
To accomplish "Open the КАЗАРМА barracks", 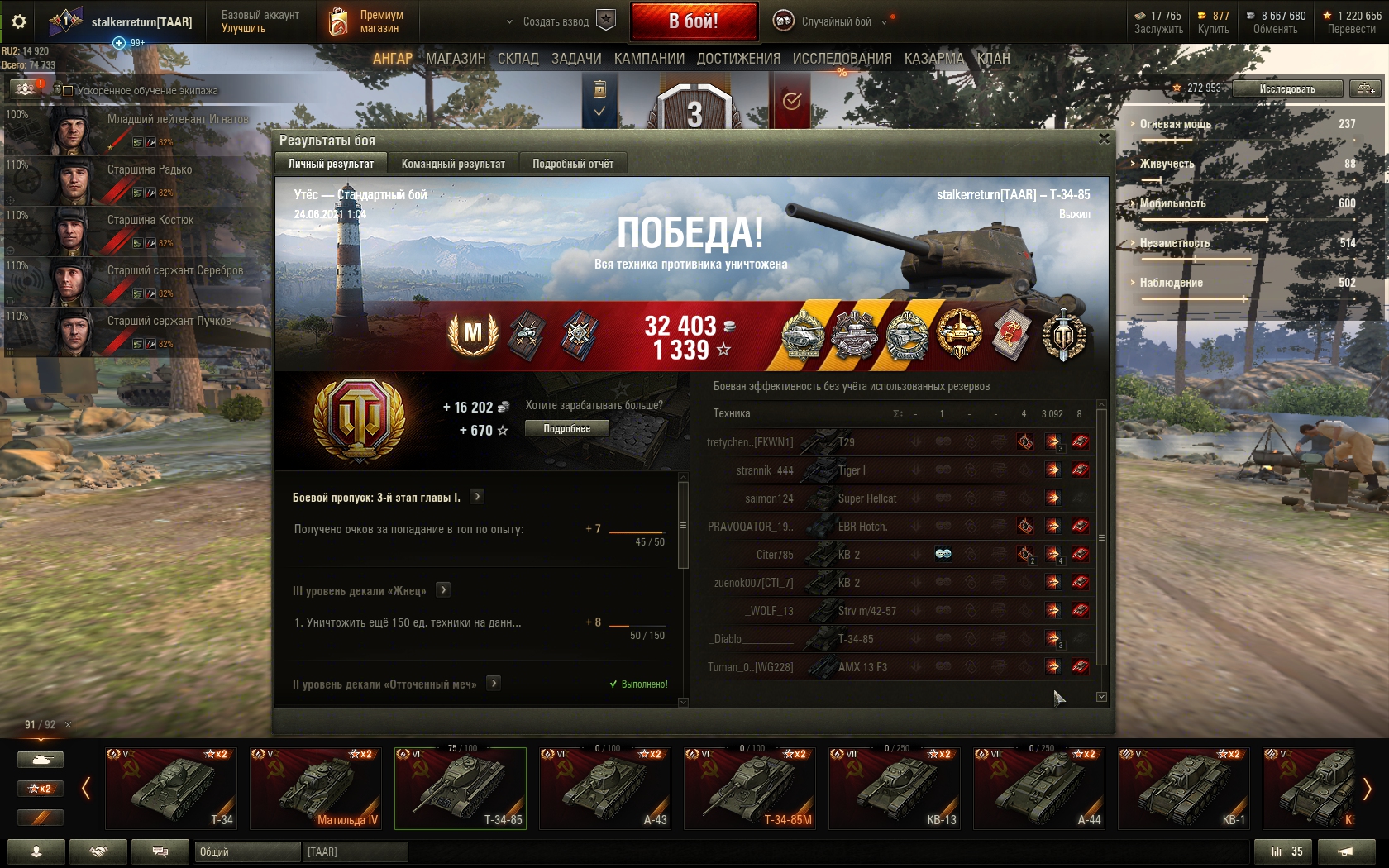I will 934,59.
